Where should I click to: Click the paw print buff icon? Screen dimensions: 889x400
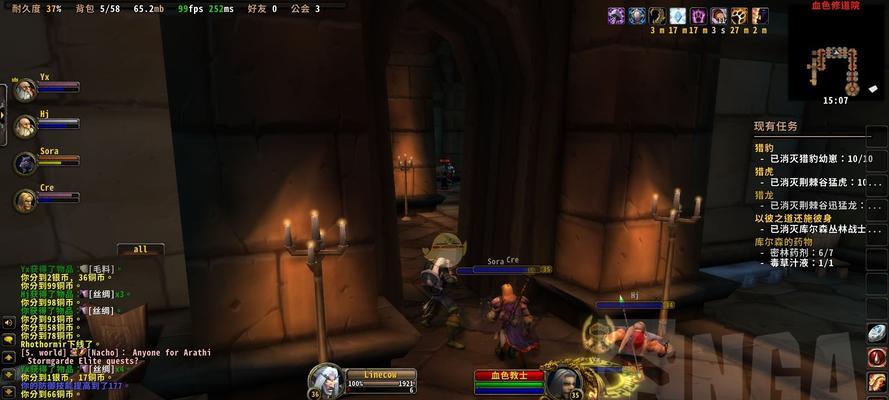739,16
